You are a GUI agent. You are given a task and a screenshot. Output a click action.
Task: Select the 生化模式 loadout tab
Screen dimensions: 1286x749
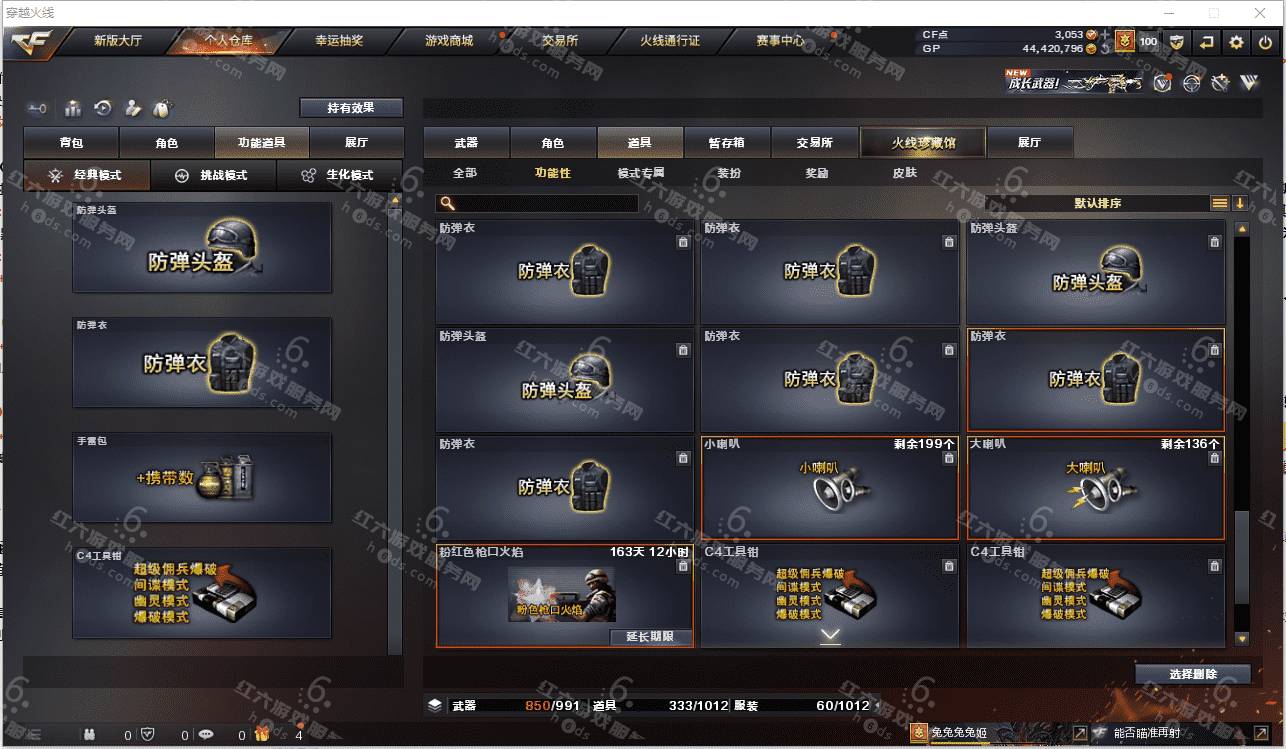click(339, 175)
